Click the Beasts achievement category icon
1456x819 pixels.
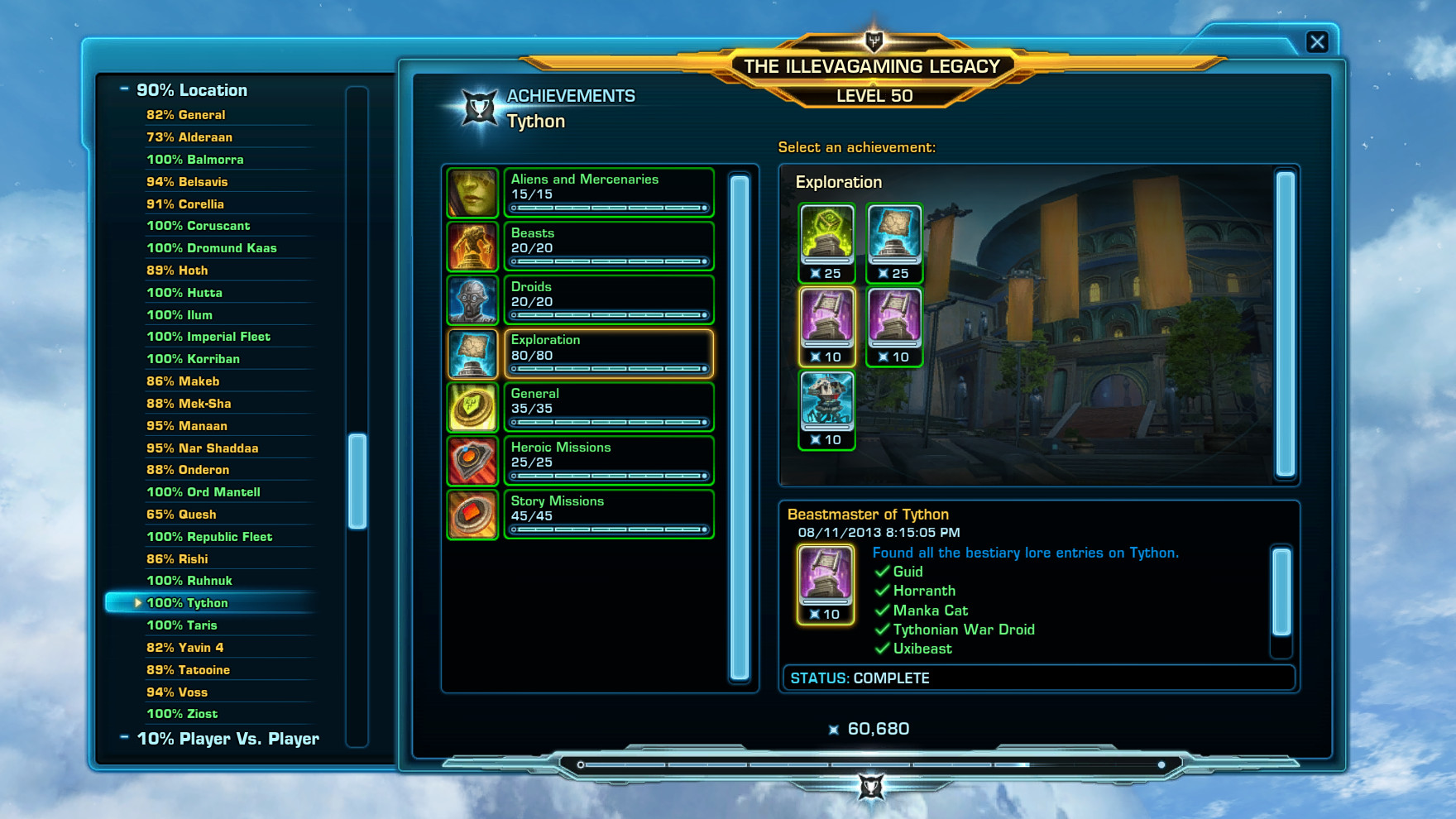click(472, 246)
